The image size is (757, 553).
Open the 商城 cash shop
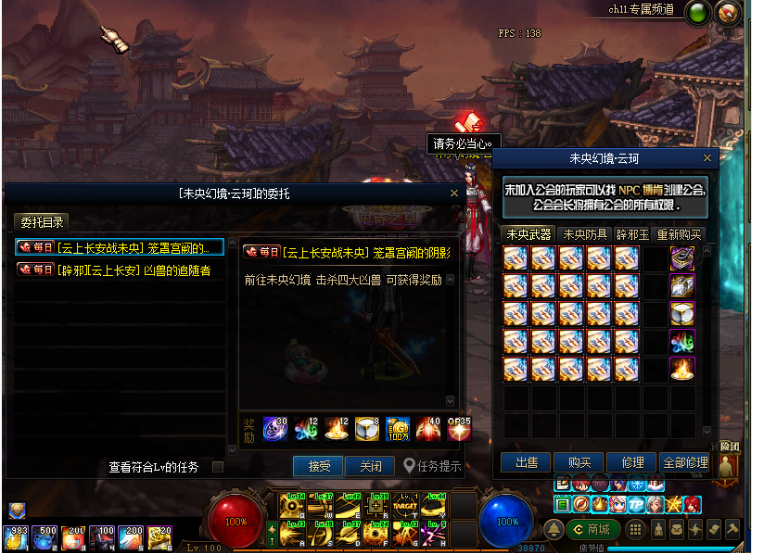pyautogui.click(x=592, y=529)
